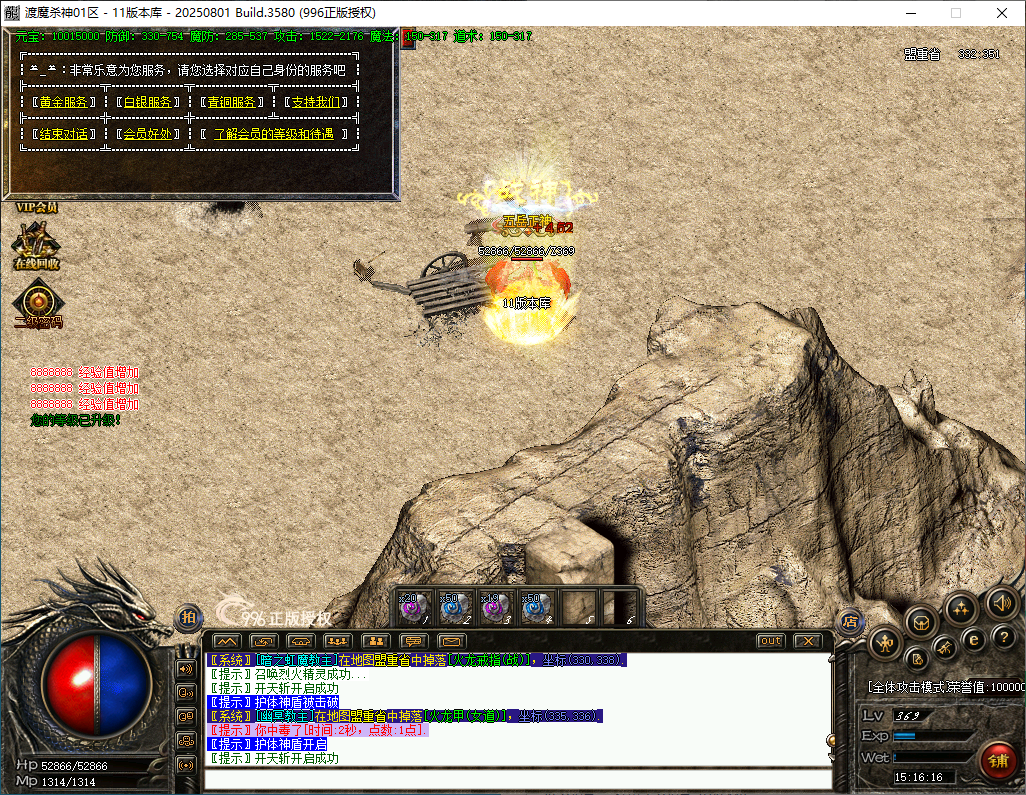The height and width of the screenshot is (795, 1026).
Task: Open the 二级密码 secondary password icon
Action: click(38, 304)
